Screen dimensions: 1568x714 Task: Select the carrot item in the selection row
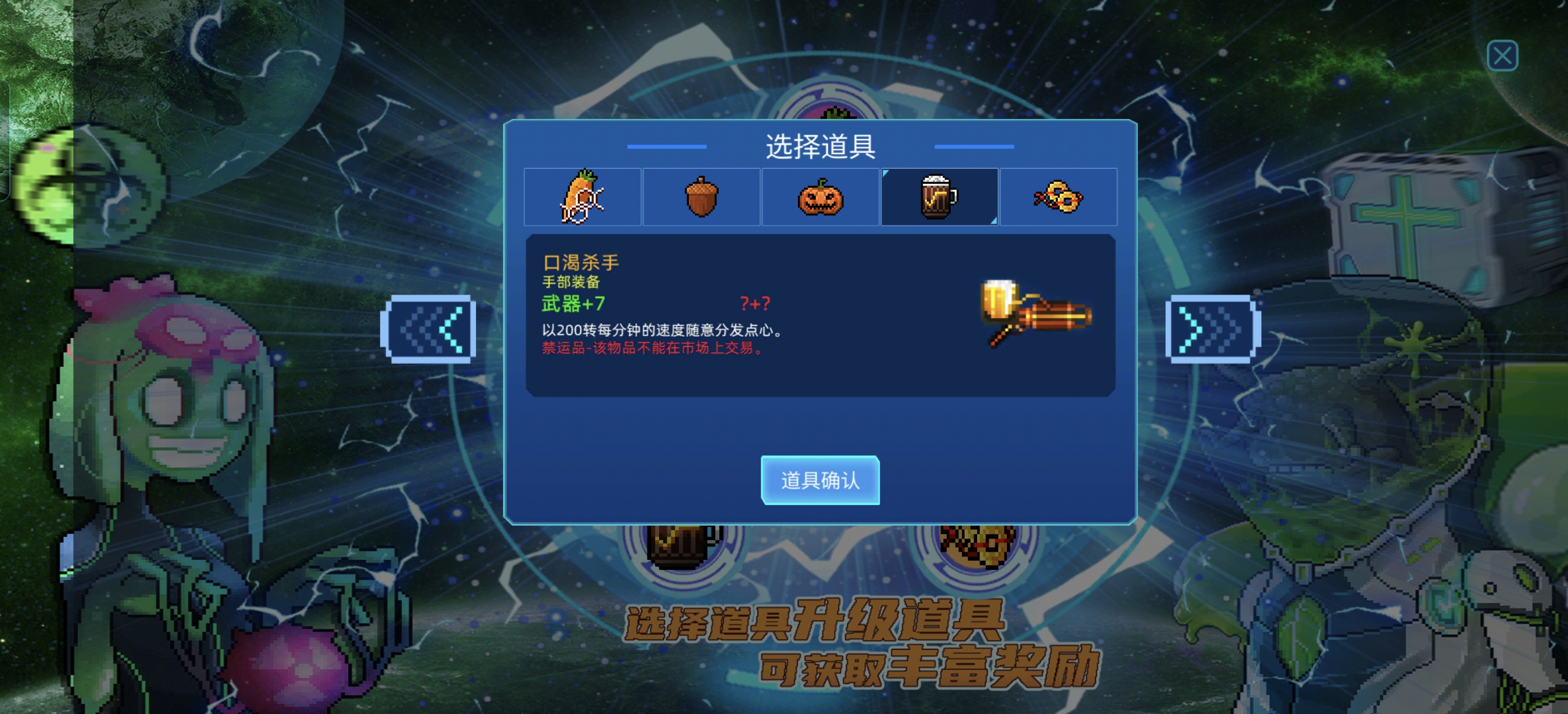click(x=582, y=196)
